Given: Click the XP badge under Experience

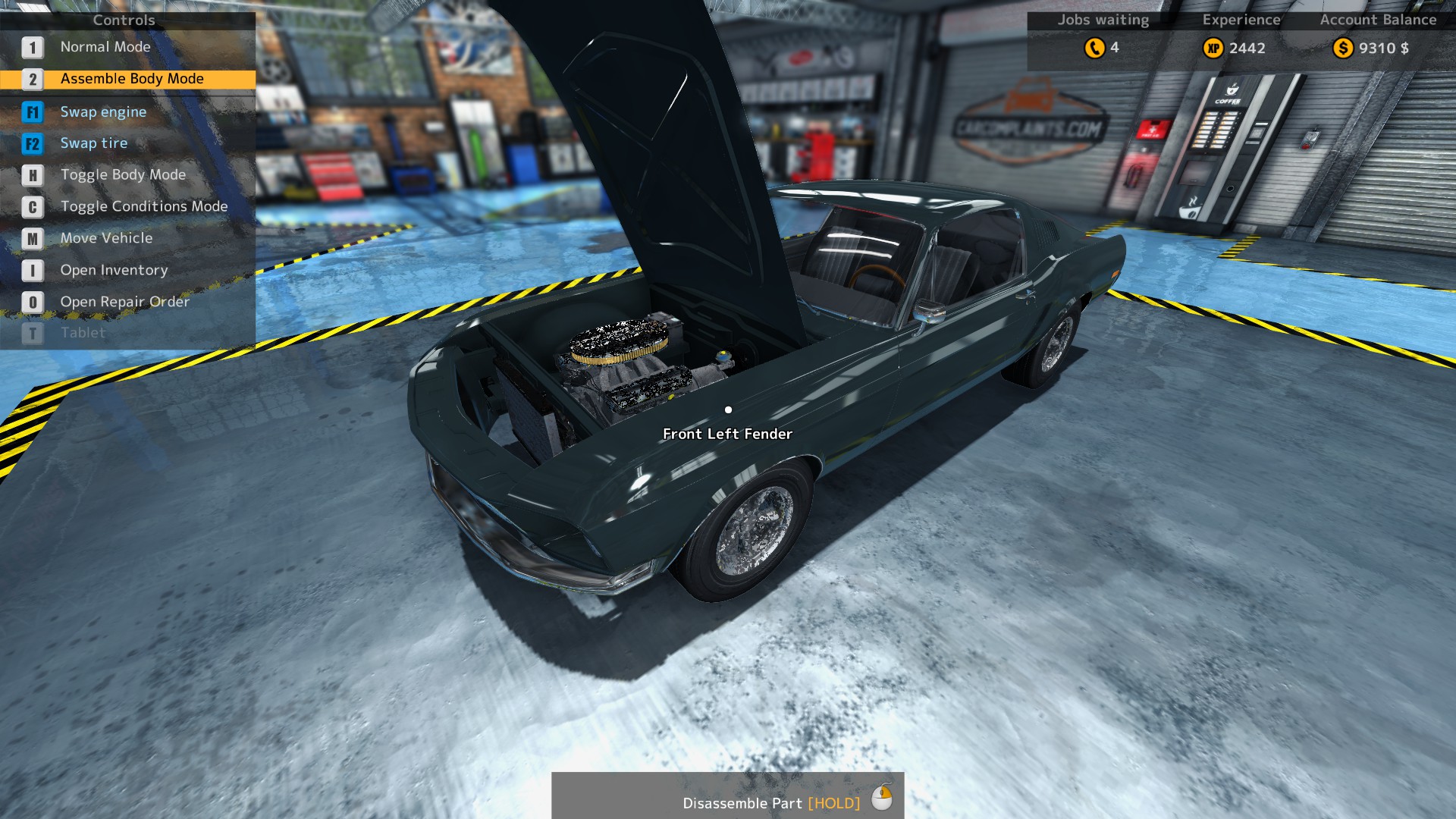Looking at the screenshot, I should point(1216,49).
